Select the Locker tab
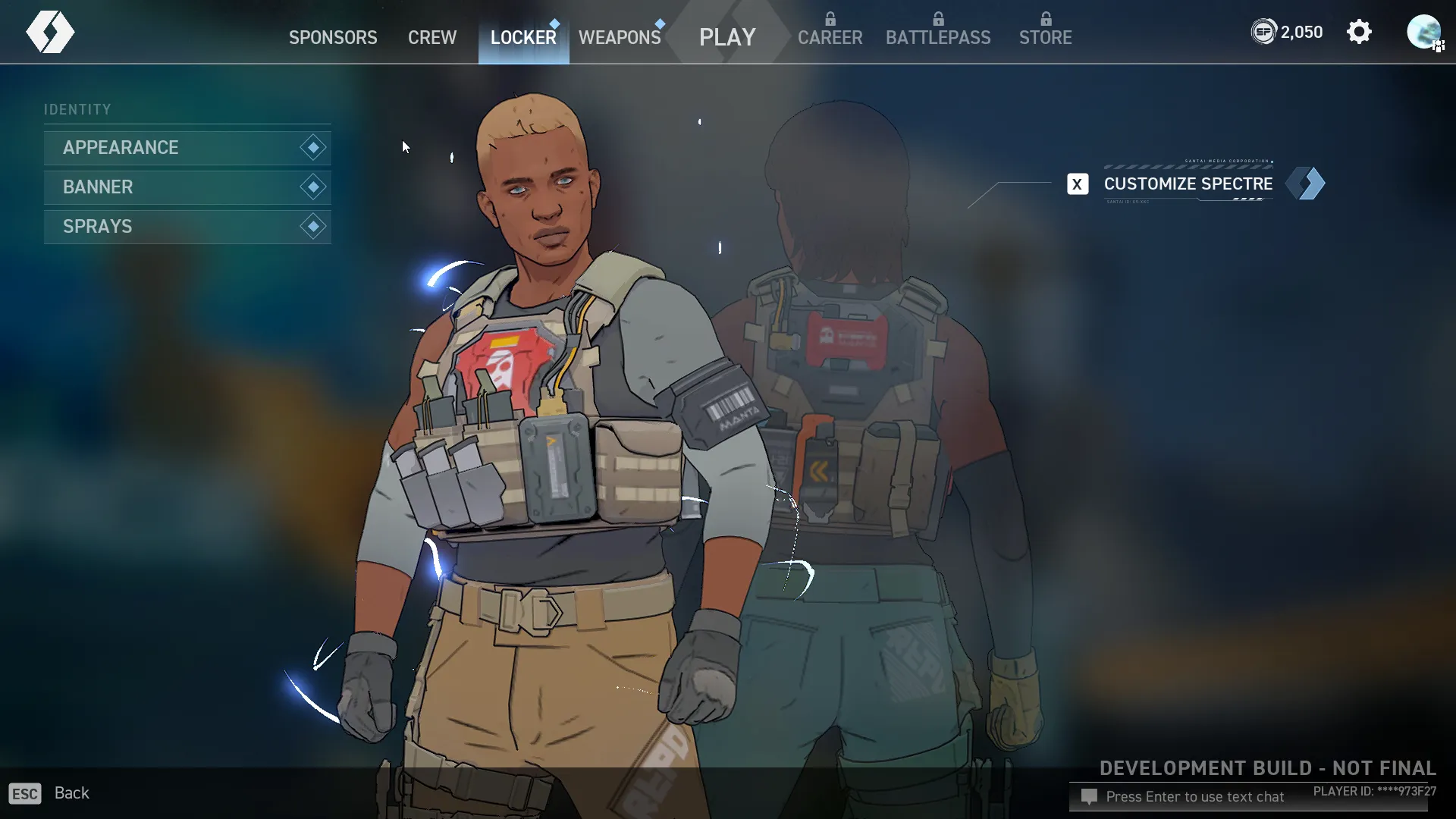This screenshot has width=1456, height=819. point(523,37)
